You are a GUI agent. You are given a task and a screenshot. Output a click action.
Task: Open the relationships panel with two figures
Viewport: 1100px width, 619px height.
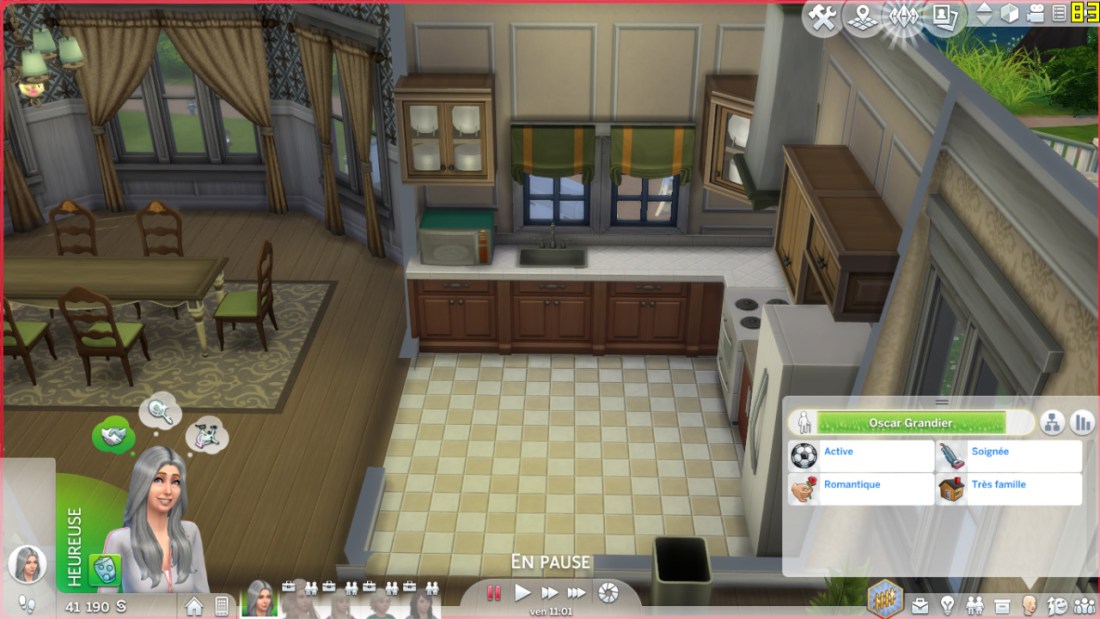click(974, 605)
